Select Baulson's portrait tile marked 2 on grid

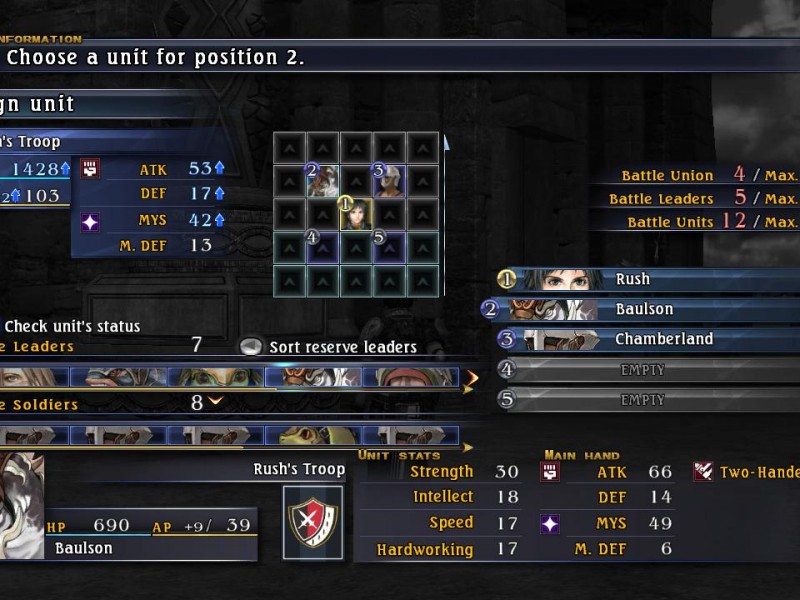coord(322,181)
